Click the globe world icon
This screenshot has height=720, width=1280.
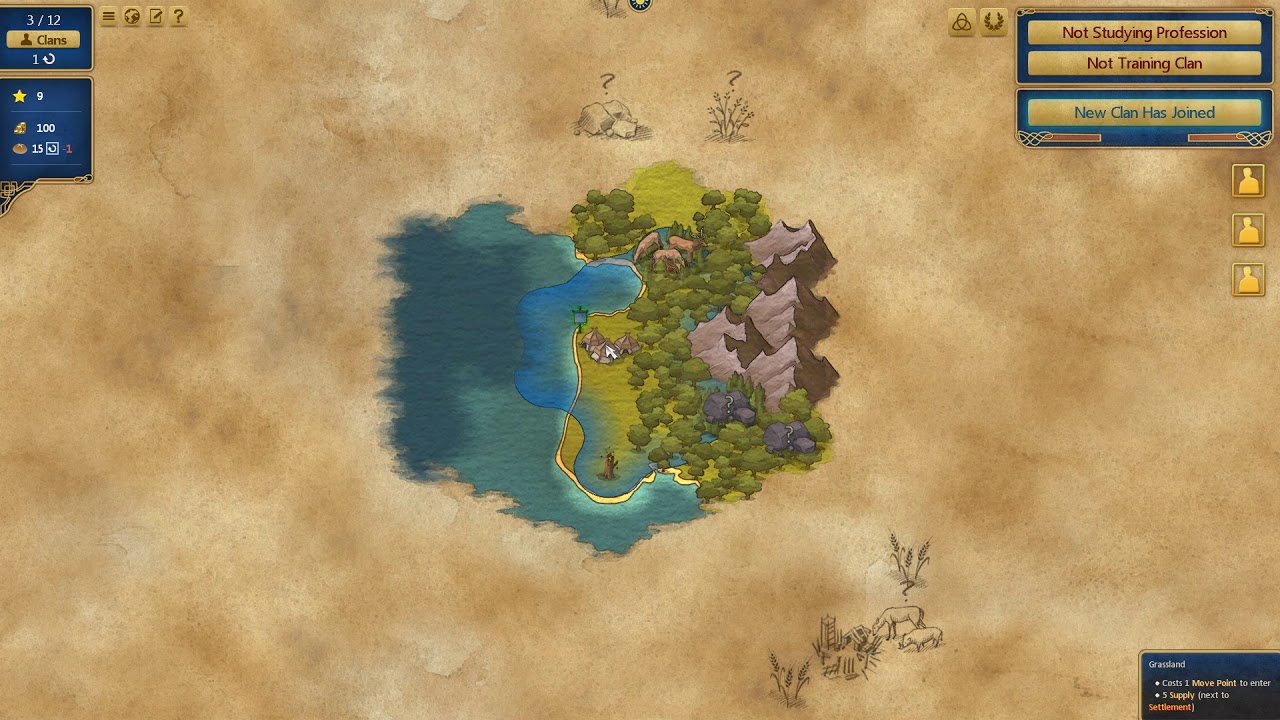132,16
